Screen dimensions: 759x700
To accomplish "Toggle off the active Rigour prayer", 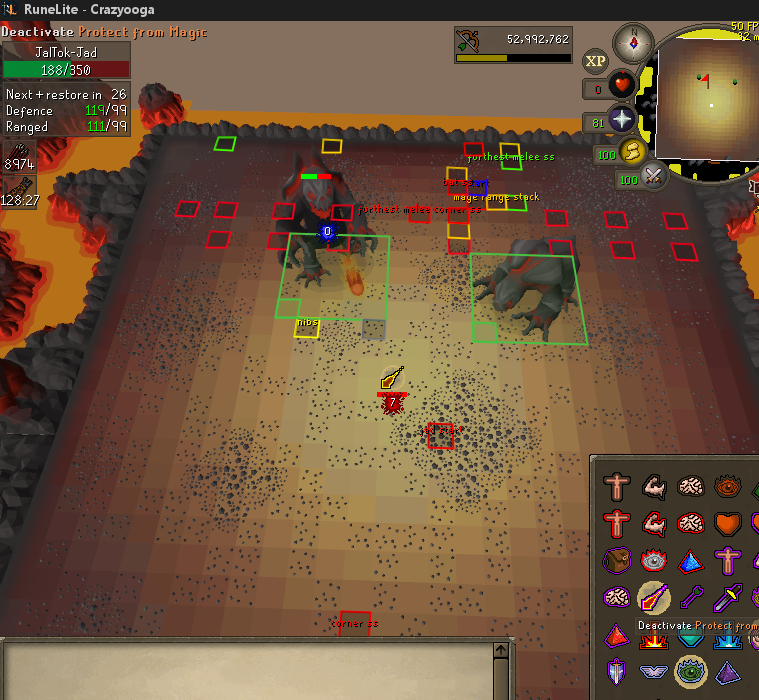I will (x=689, y=670).
